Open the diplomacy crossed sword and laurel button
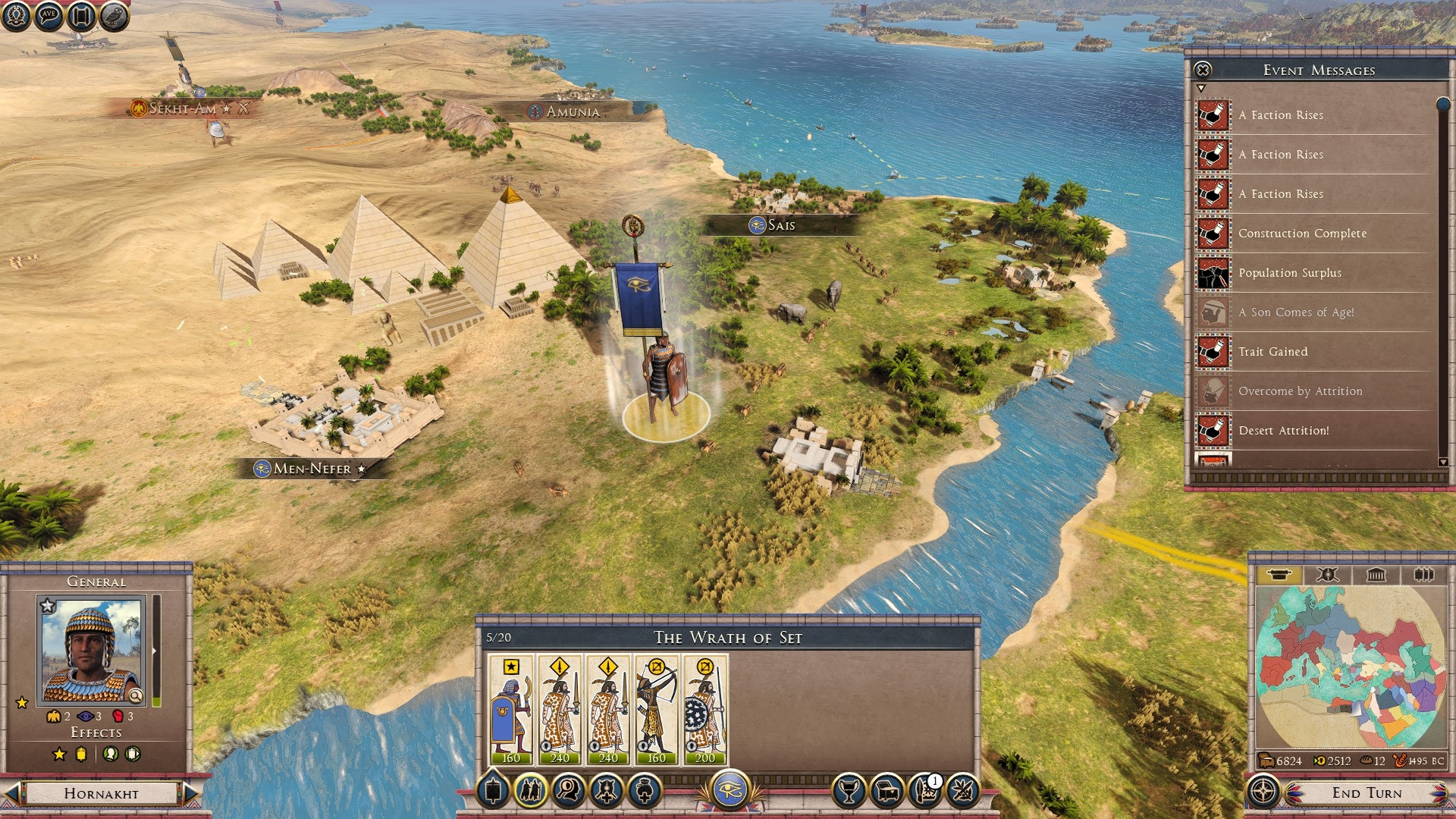This screenshot has width=1456, height=819. click(x=962, y=791)
